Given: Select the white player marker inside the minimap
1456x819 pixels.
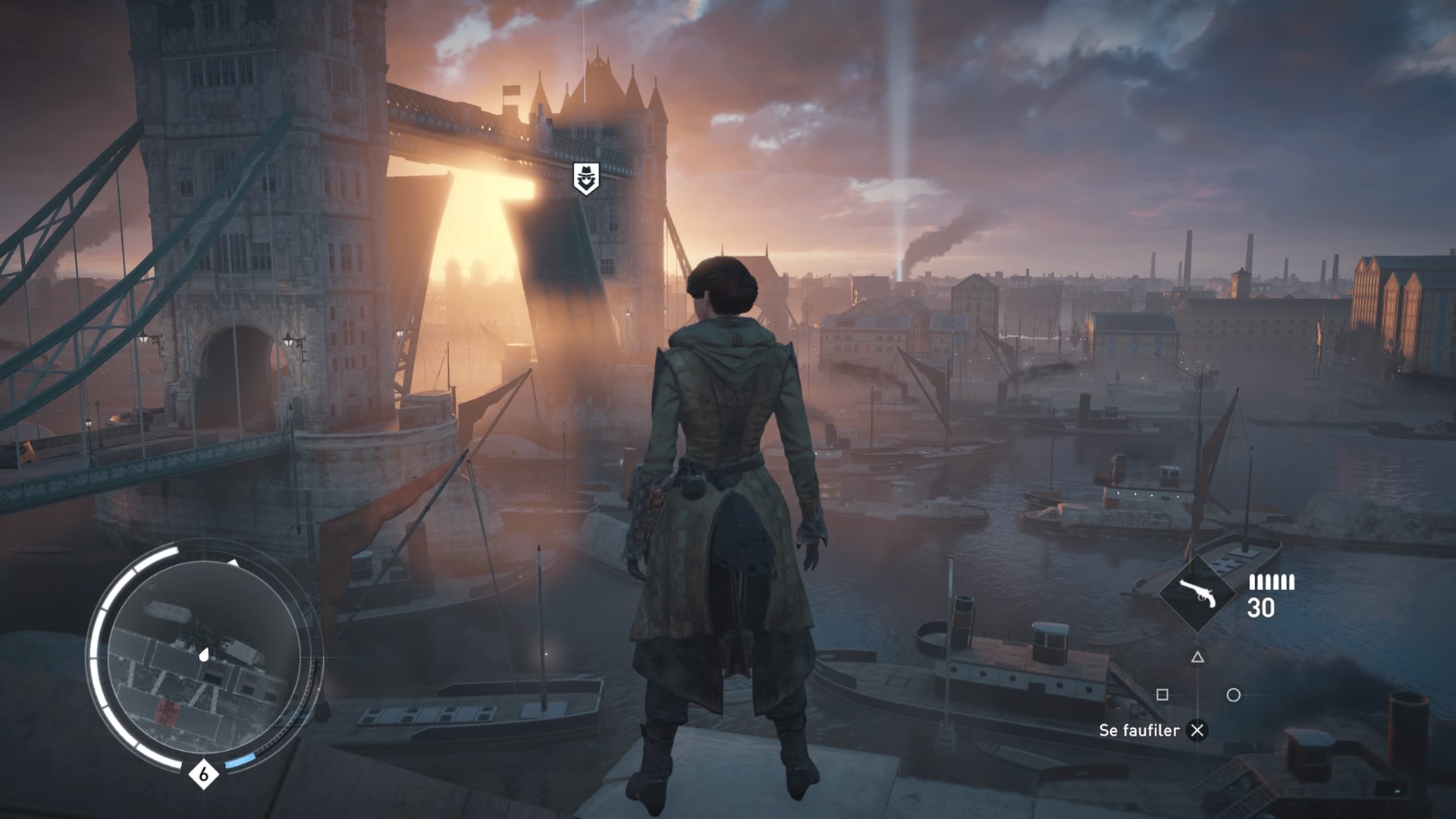Looking at the screenshot, I should 203,654.
